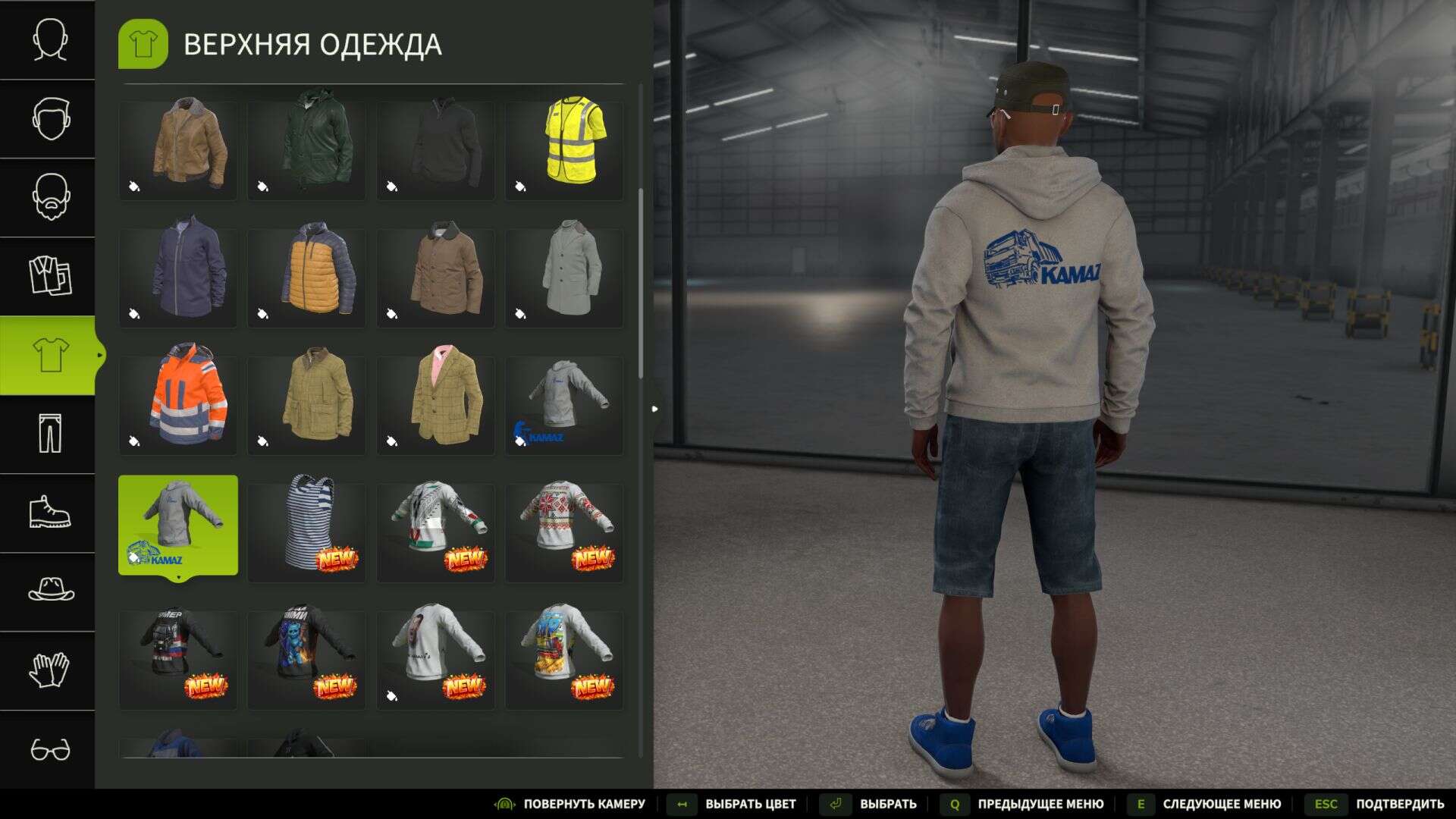The height and width of the screenshot is (819, 1456).
Task: Expand the panel with the right arrow chevron
Action: pos(654,408)
